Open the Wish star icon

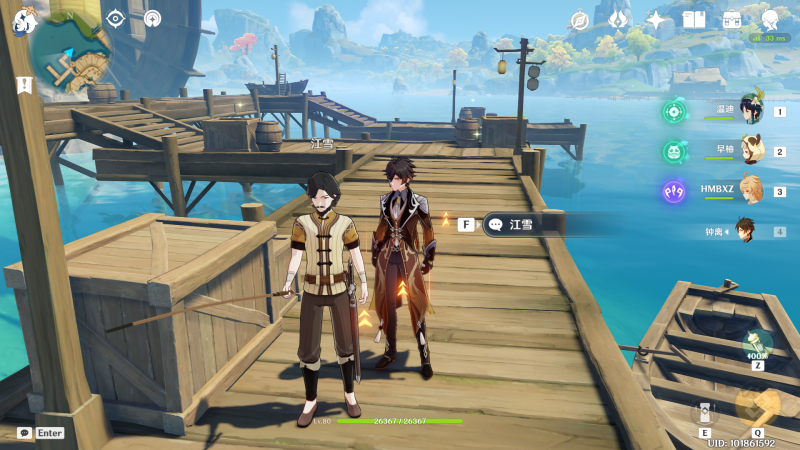click(x=656, y=20)
